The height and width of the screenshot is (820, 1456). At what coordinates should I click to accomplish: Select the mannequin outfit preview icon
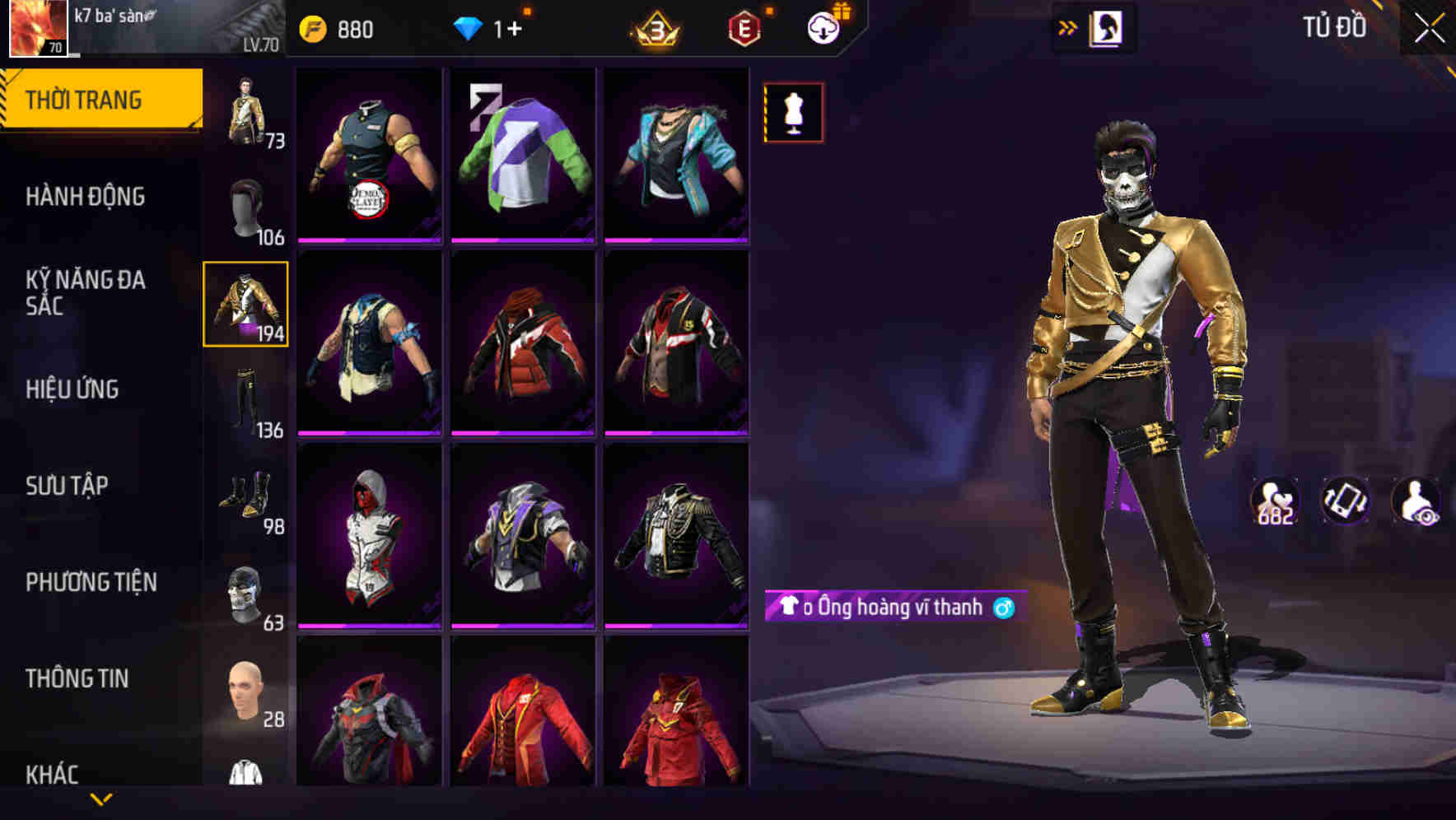792,112
